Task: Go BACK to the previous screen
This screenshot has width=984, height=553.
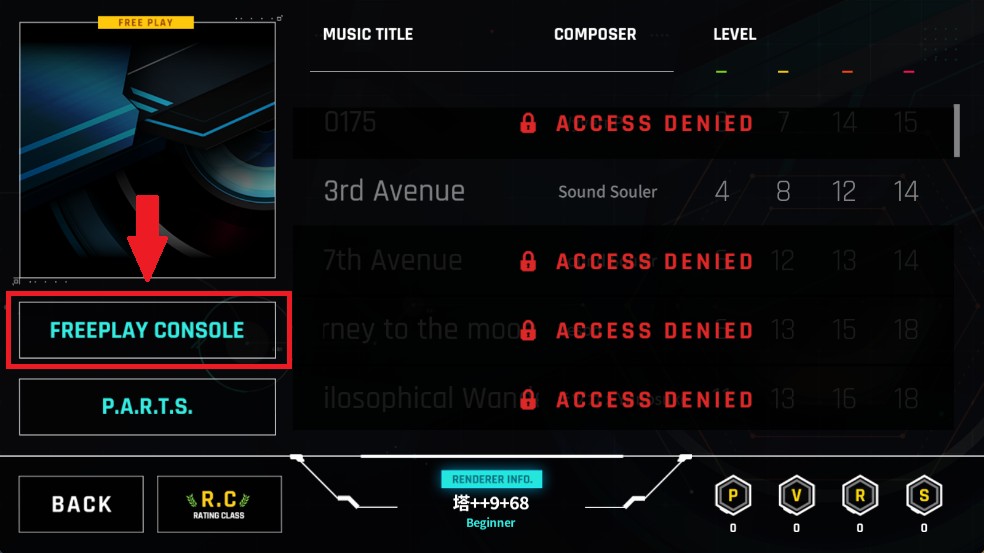Action: (x=81, y=504)
